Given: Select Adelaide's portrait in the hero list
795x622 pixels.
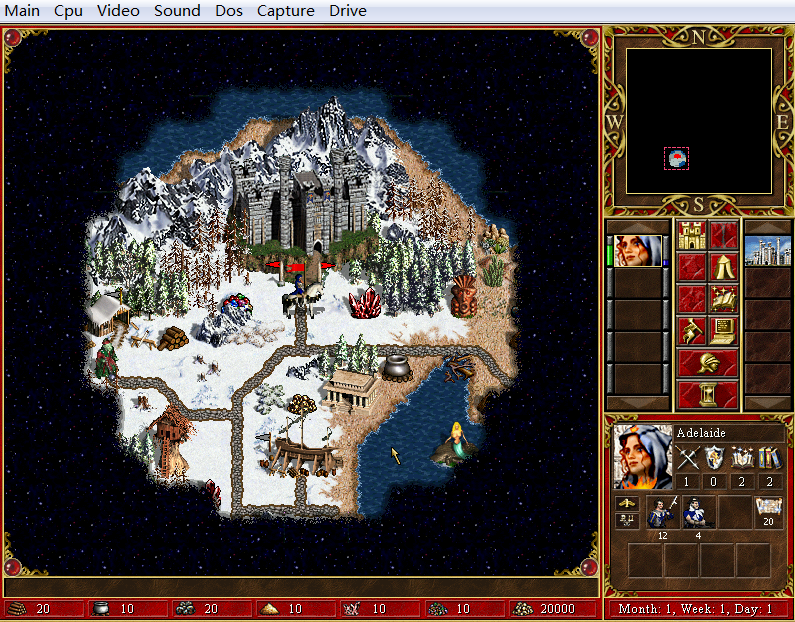Looking at the screenshot, I should coord(637,251).
